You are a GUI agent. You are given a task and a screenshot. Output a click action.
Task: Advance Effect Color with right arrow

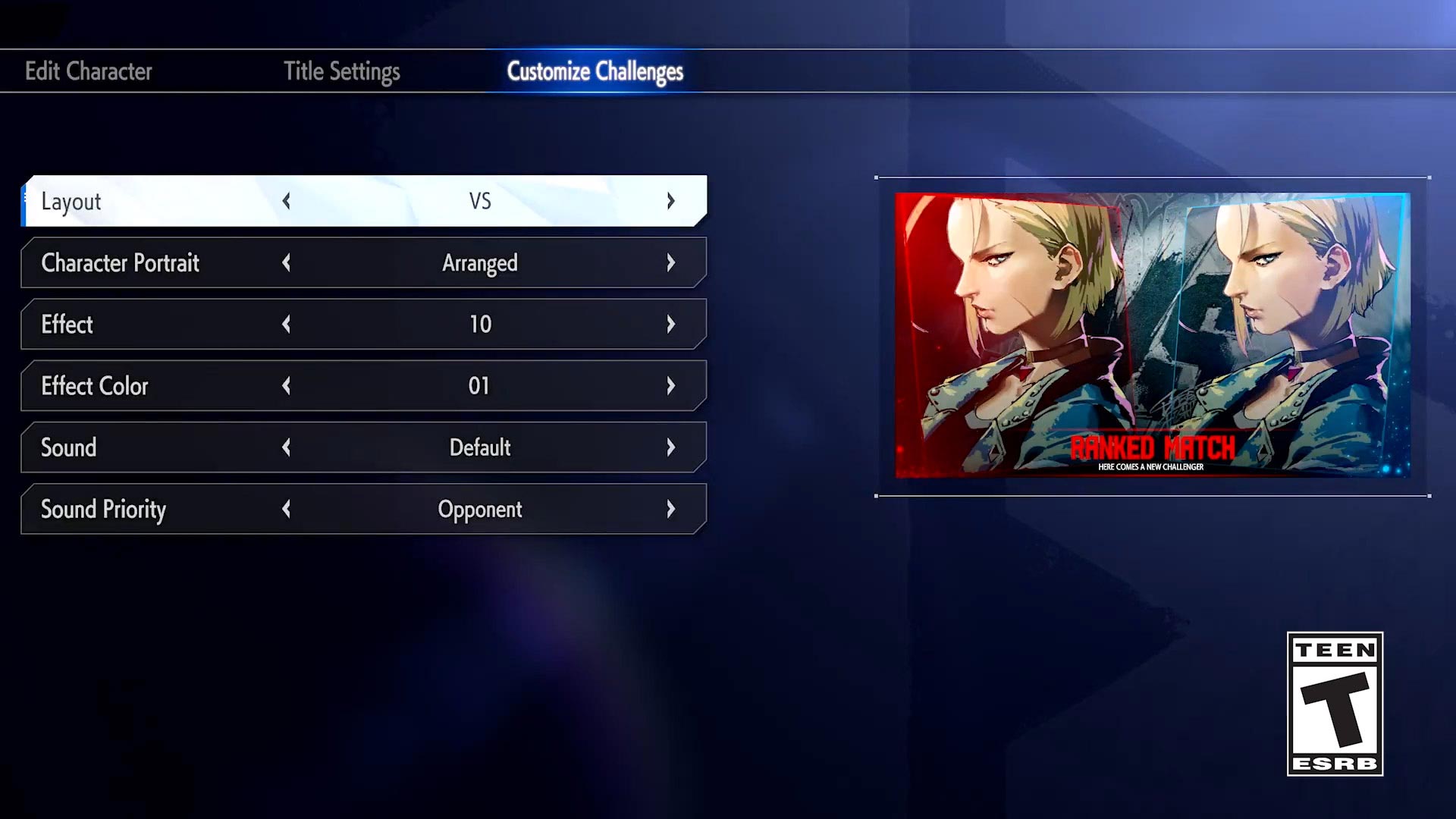pos(670,386)
